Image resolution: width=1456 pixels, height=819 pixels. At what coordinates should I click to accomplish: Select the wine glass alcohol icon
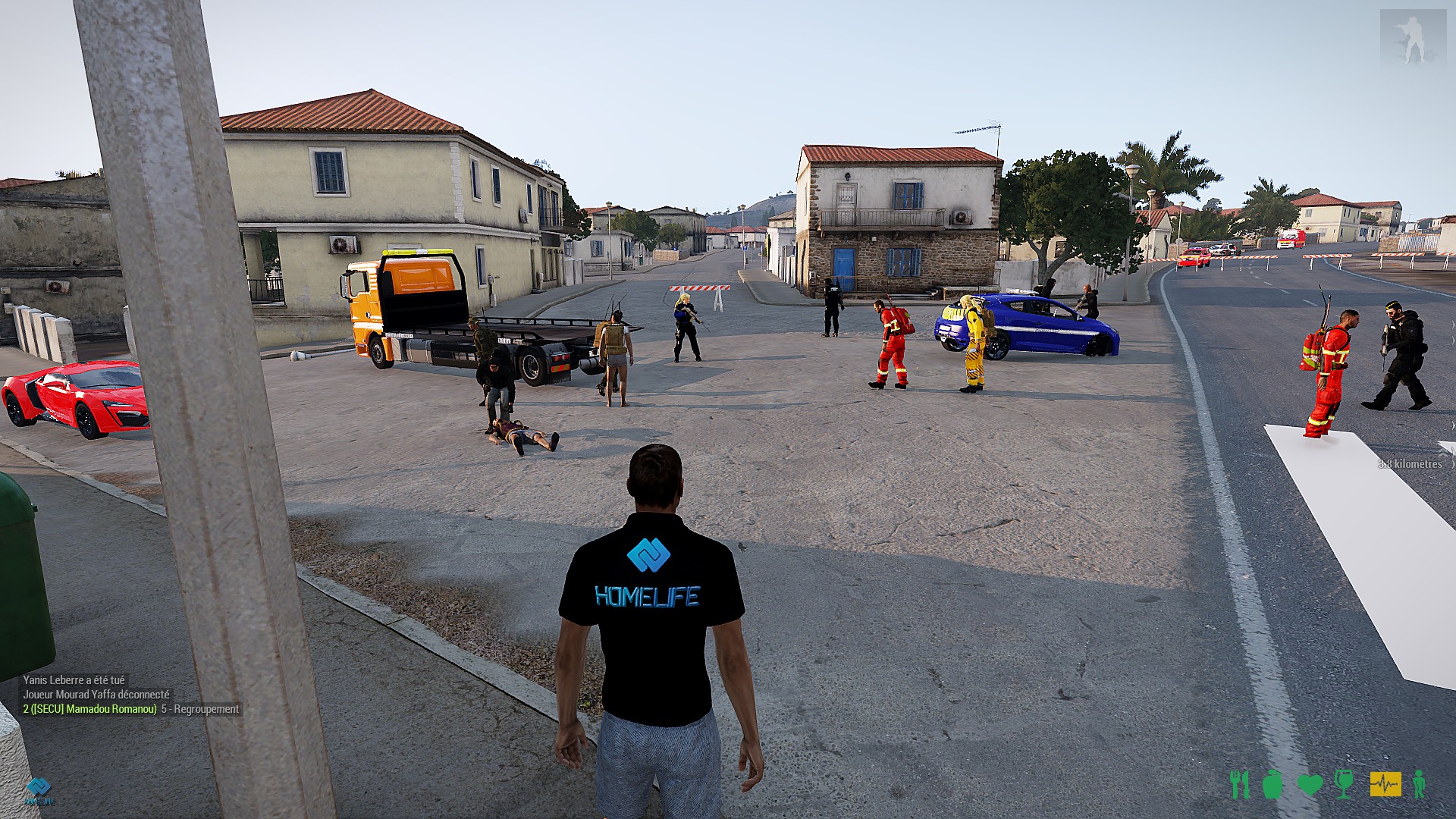1344,784
